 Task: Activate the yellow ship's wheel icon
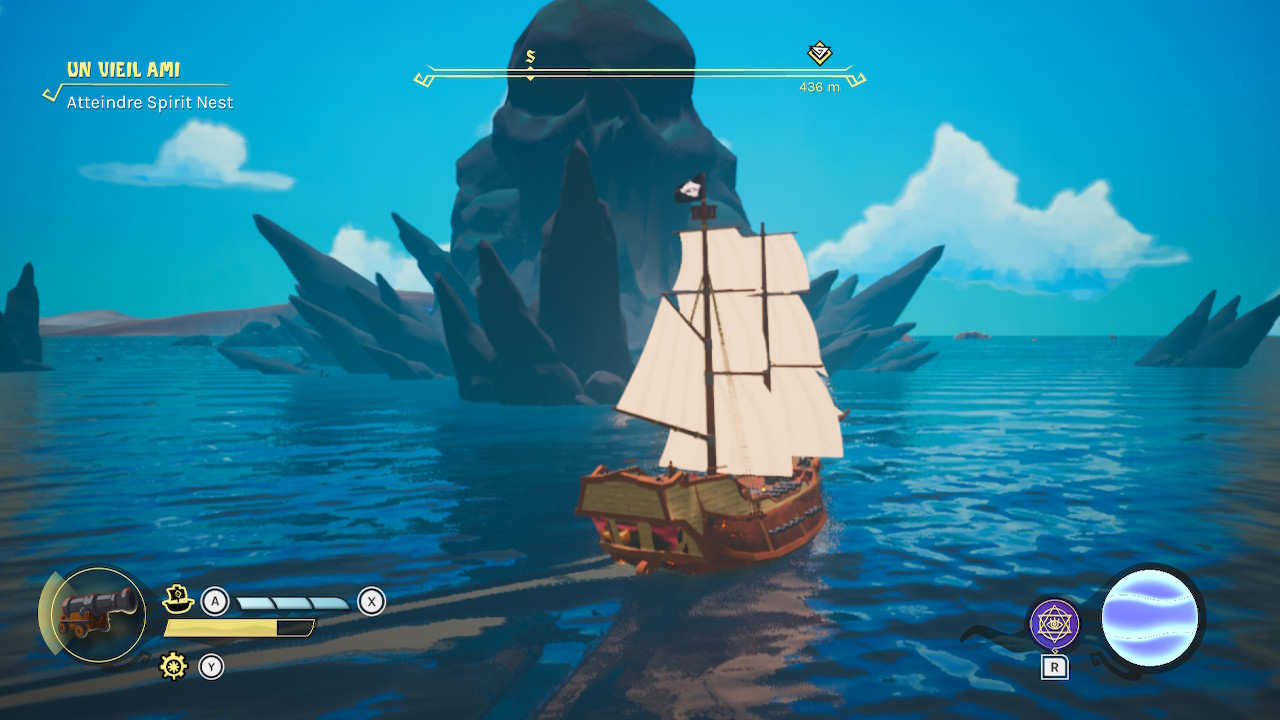tap(174, 666)
